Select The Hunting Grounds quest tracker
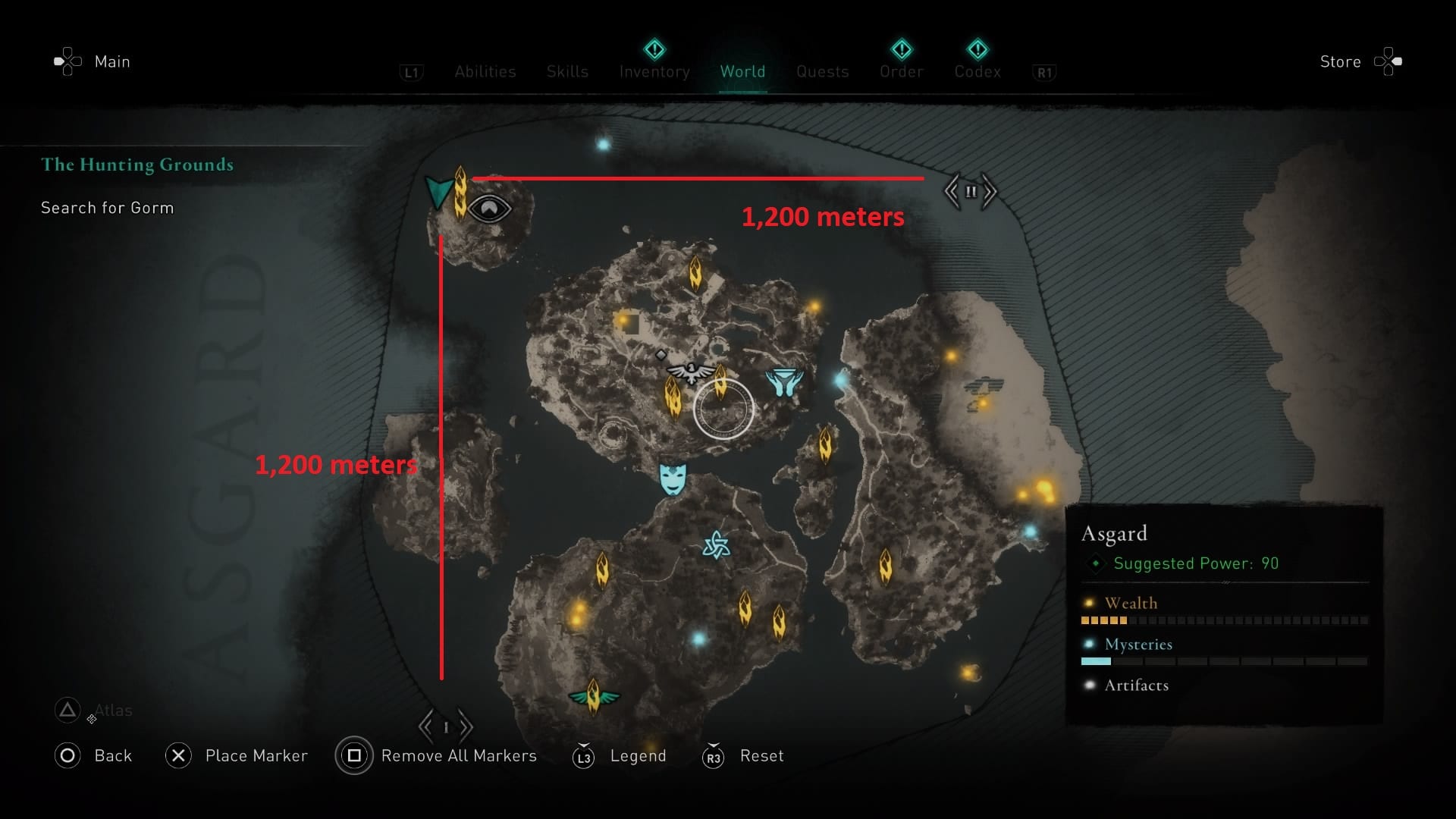This screenshot has height=819, width=1456. tap(137, 165)
